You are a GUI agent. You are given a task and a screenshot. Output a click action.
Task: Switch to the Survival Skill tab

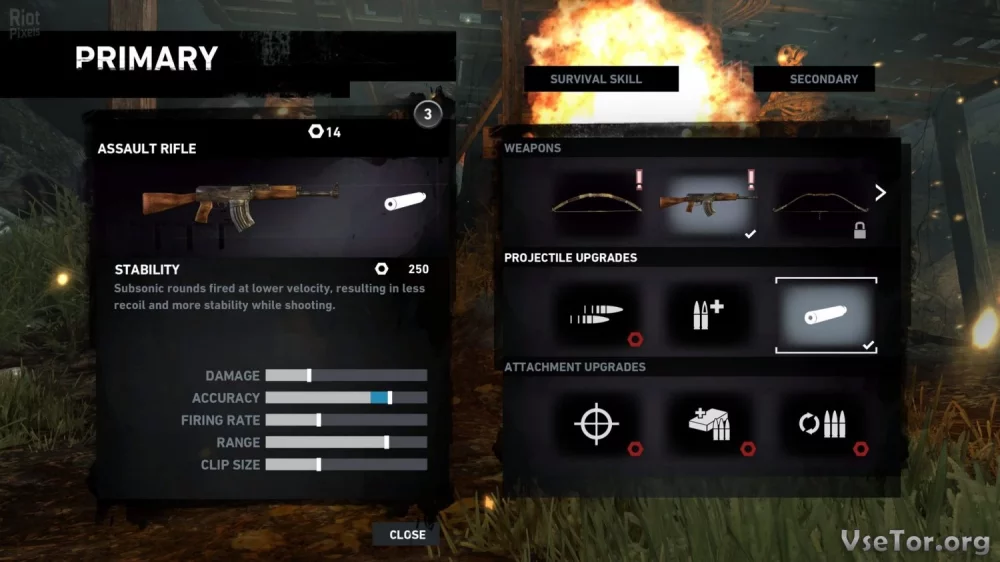[x=596, y=79]
